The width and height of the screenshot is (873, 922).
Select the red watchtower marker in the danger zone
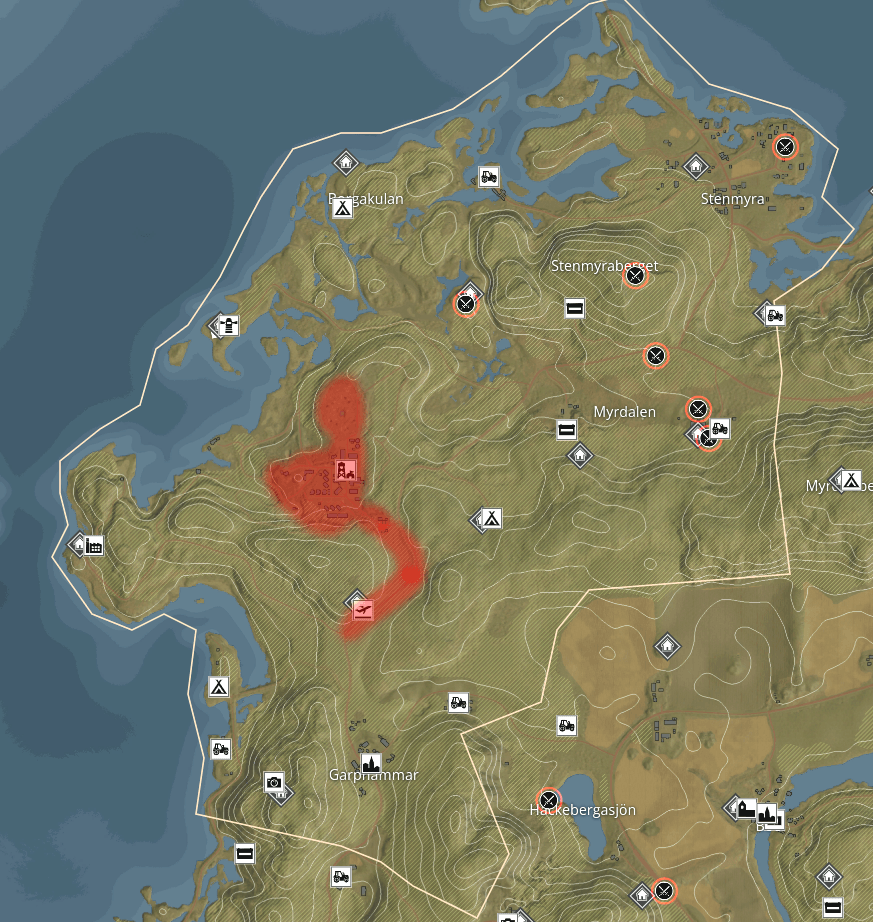[345, 470]
